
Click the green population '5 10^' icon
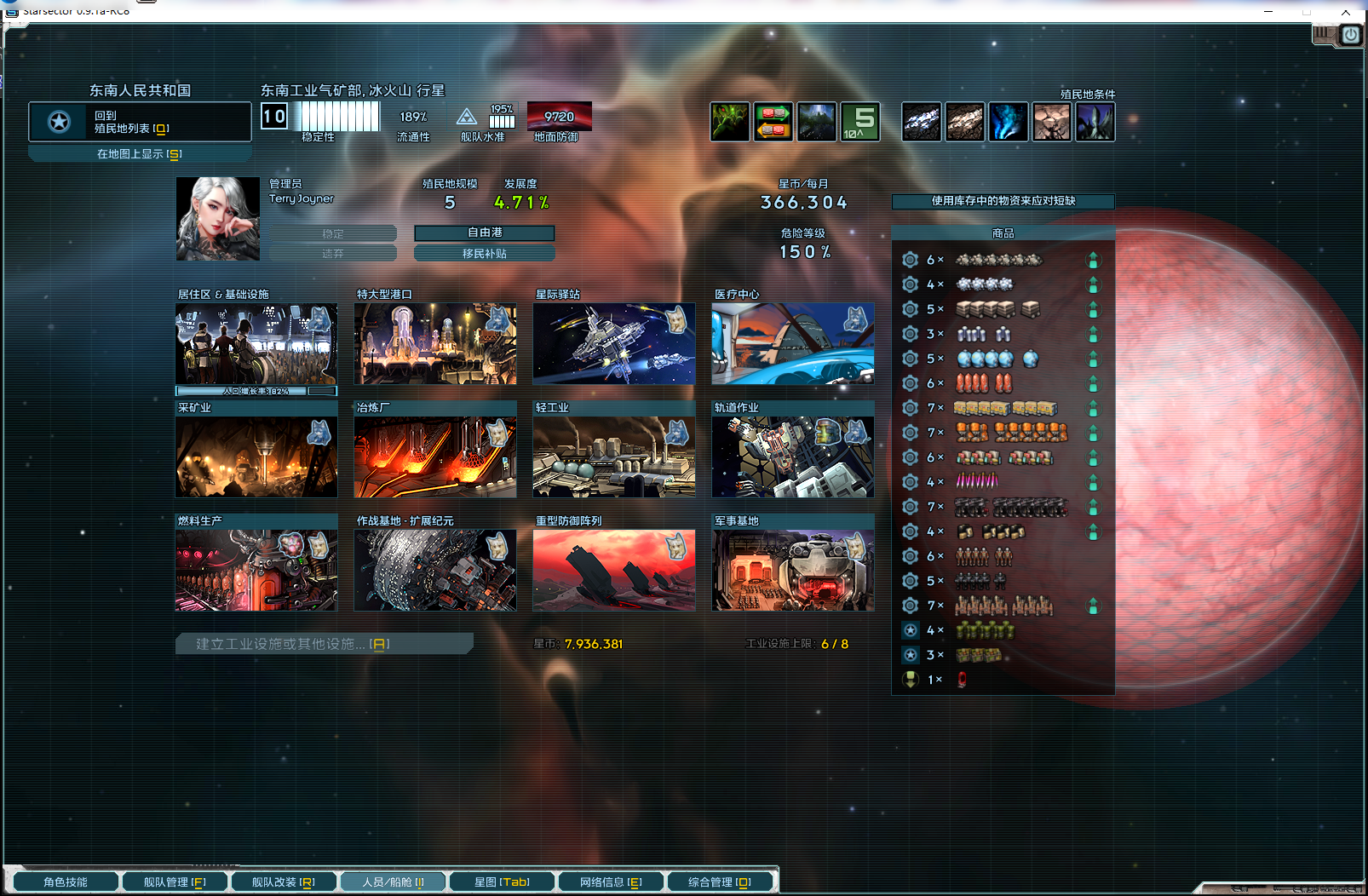pyautogui.click(x=860, y=121)
